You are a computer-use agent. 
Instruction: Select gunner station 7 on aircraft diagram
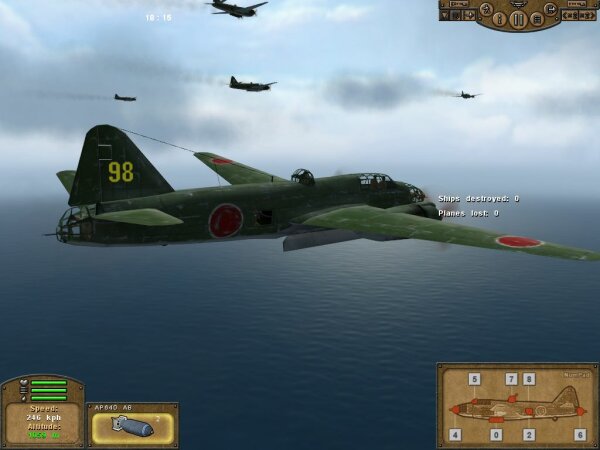[x=511, y=379]
